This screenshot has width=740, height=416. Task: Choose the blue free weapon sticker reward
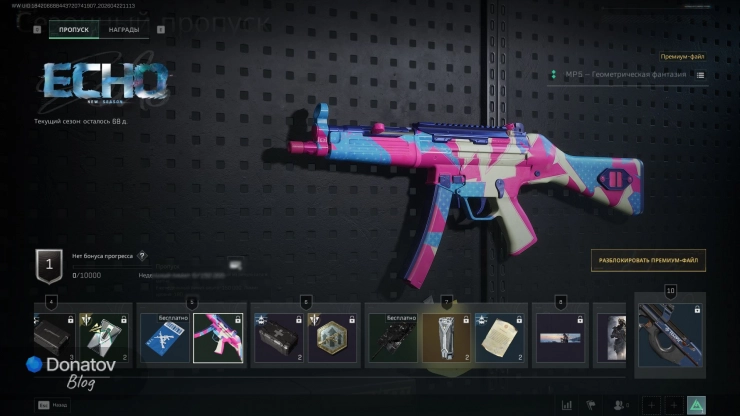(163, 336)
